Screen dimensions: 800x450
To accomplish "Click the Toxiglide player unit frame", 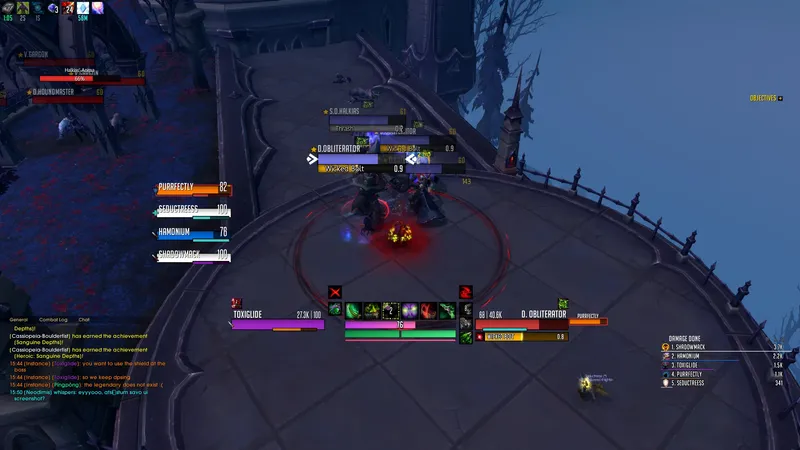I will (x=278, y=319).
